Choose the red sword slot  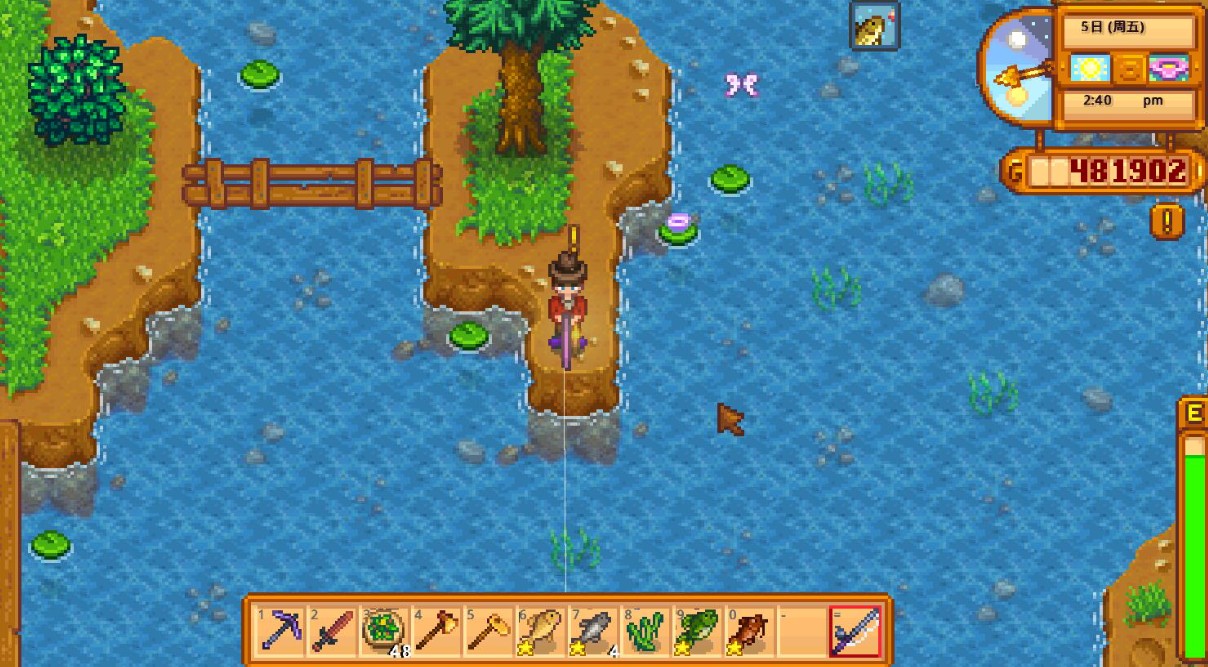click(x=331, y=632)
